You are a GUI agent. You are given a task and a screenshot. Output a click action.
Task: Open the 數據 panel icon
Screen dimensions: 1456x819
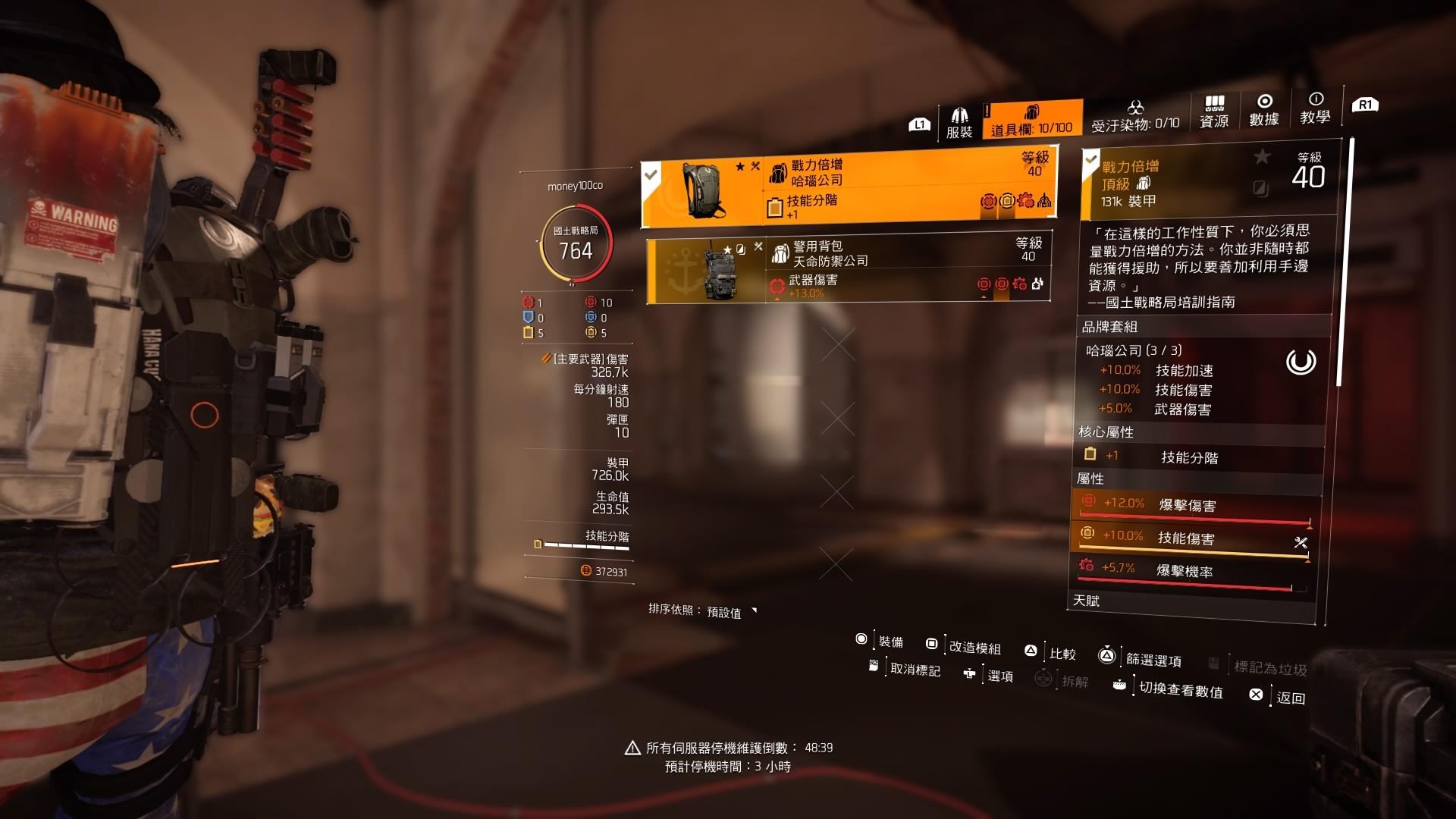(x=1263, y=110)
